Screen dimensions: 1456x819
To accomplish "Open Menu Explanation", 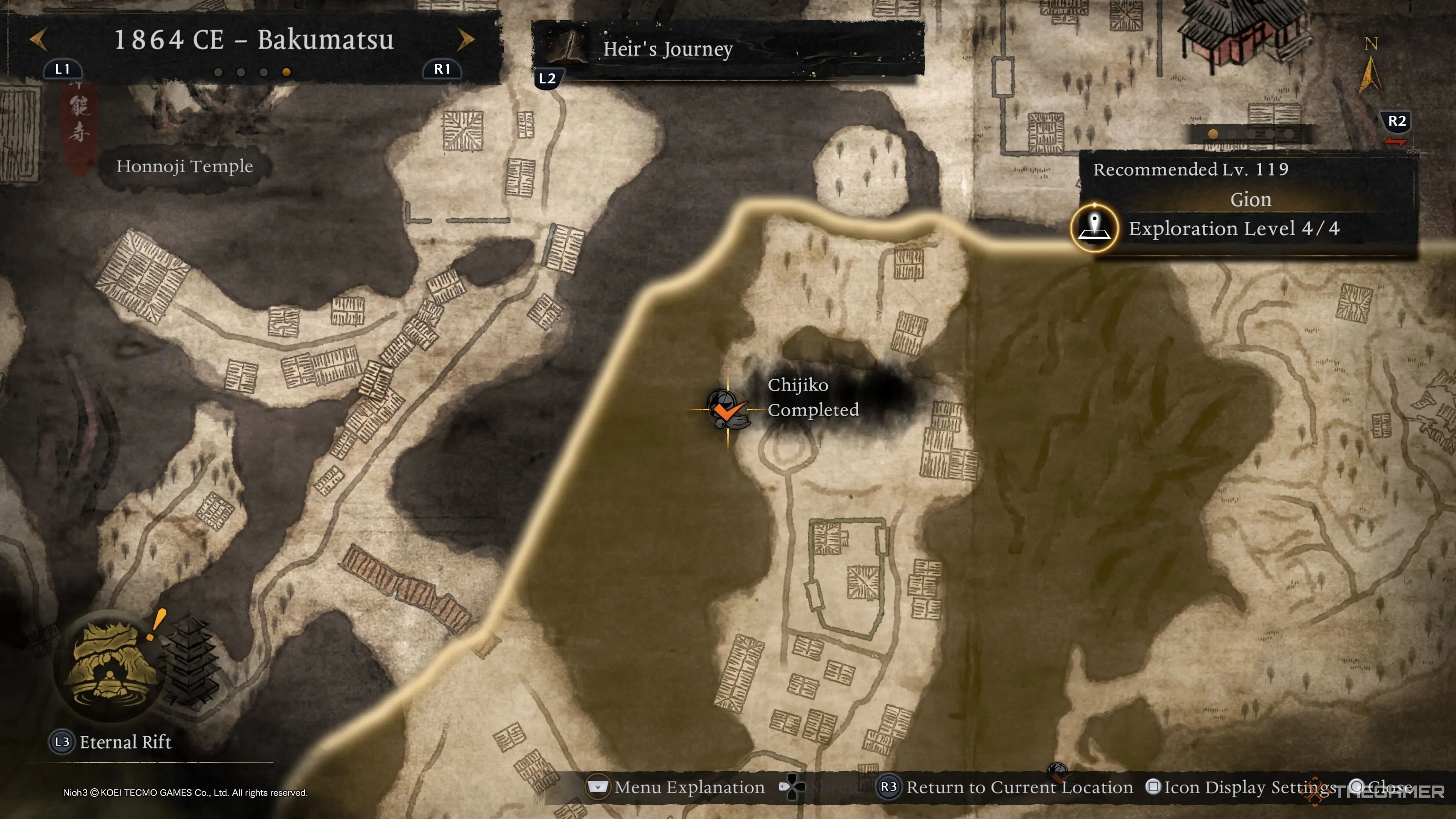I will 676,787.
